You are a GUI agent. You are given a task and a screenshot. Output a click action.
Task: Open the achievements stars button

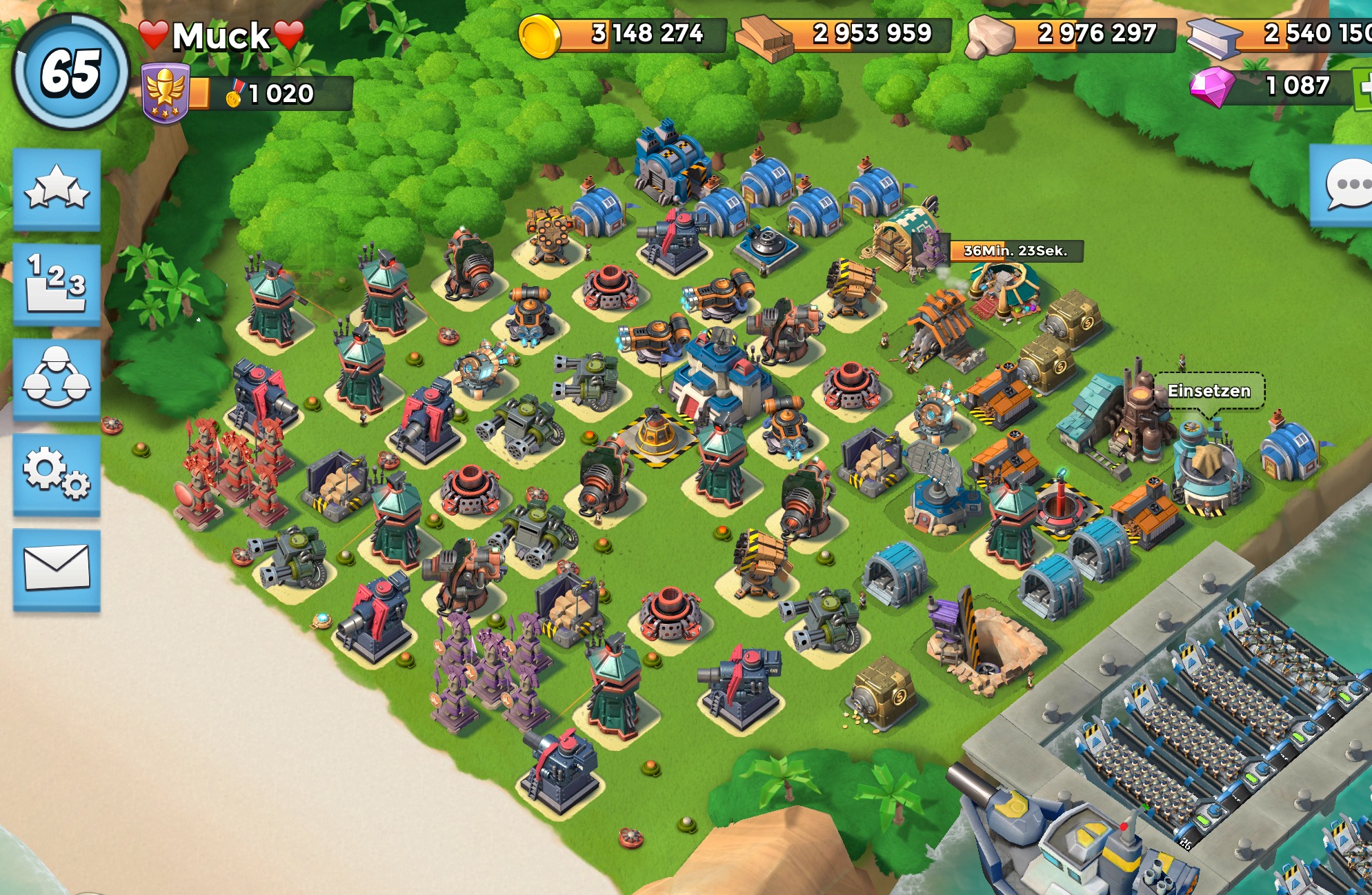pos(57,188)
